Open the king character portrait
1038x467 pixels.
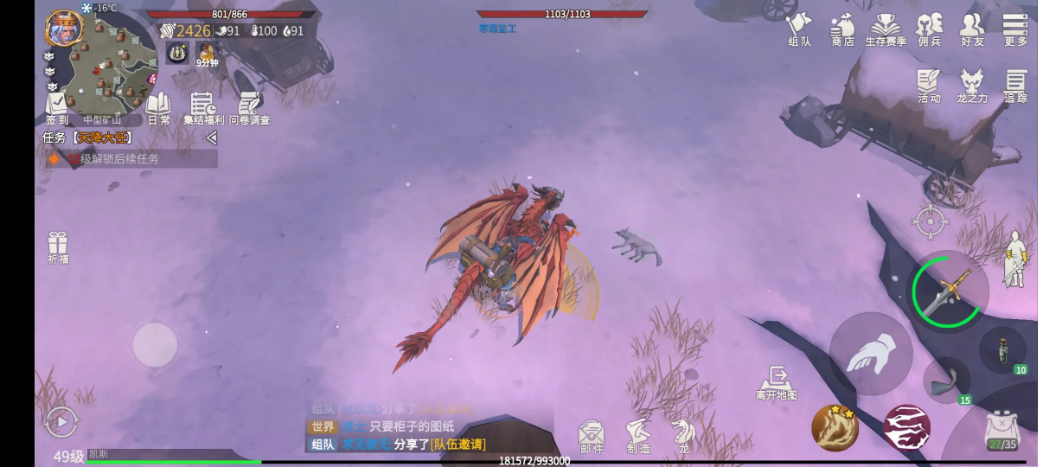click(64, 27)
